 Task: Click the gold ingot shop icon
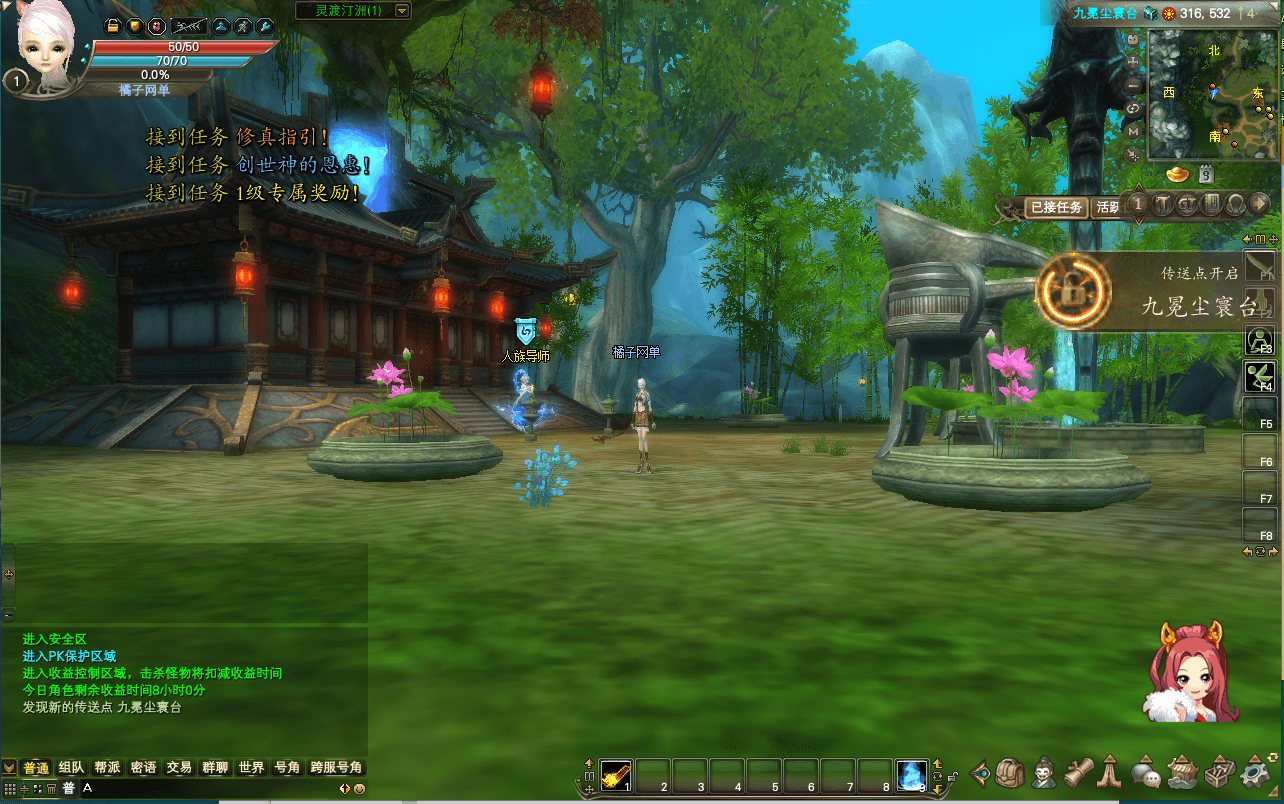tap(1176, 174)
